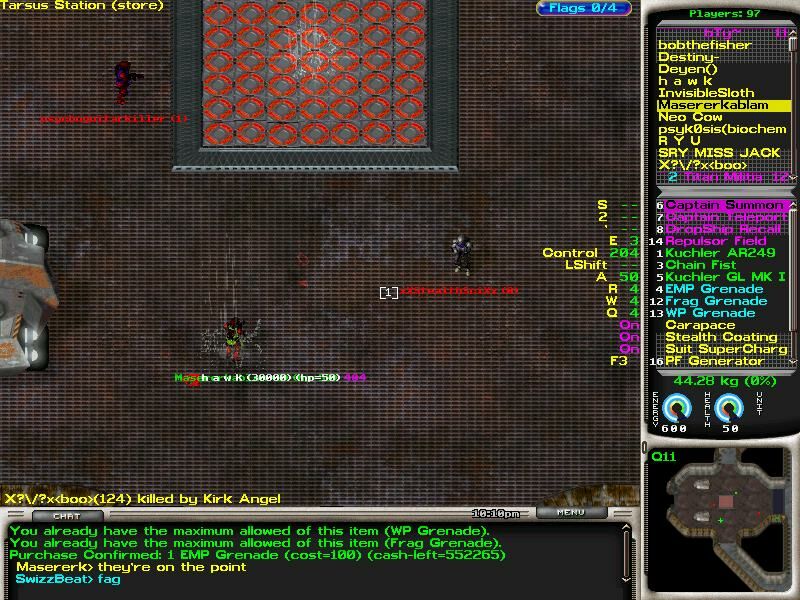Equip the Chain Fist weapon
The height and width of the screenshot is (600, 800).
[700, 265]
